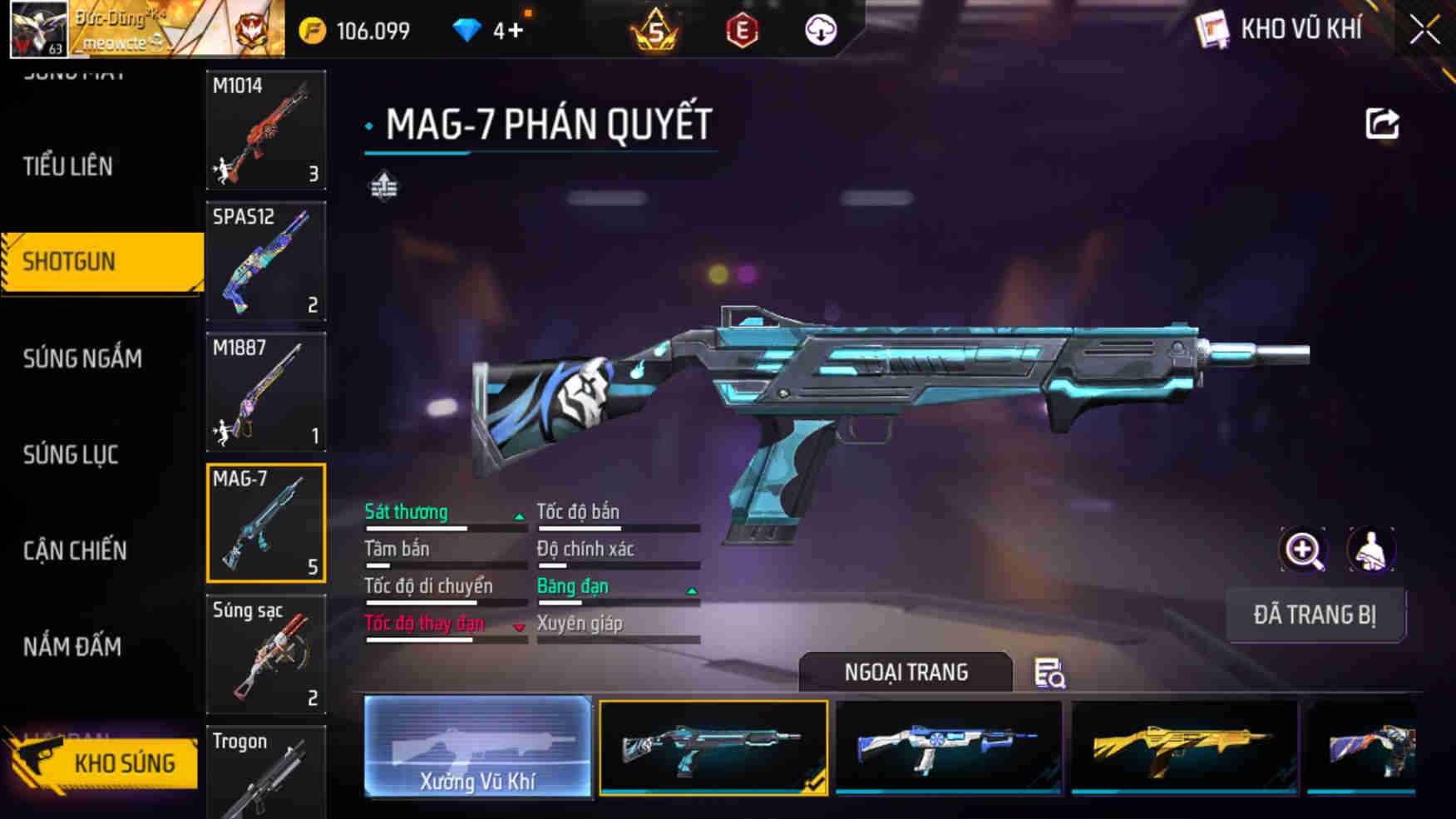The height and width of the screenshot is (819, 1456).
Task: Choose the M1887 weapon tile
Action: pyautogui.click(x=266, y=392)
